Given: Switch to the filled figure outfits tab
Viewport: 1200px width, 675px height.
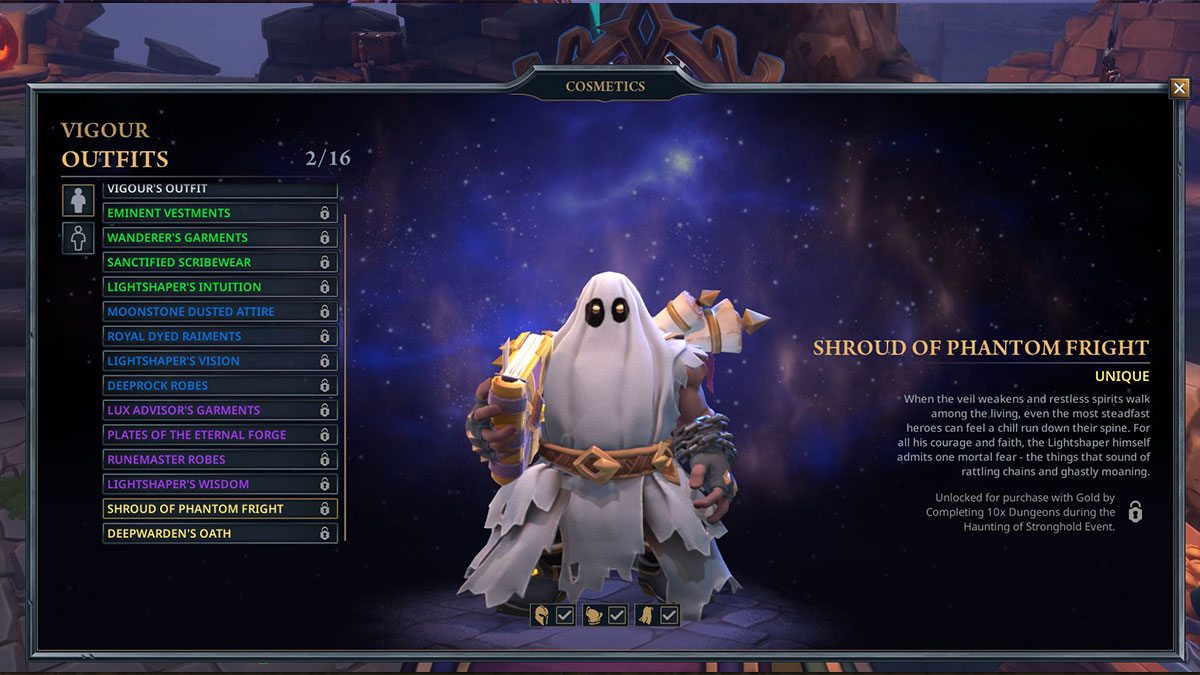Looking at the screenshot, I should (x=78, y=200).
